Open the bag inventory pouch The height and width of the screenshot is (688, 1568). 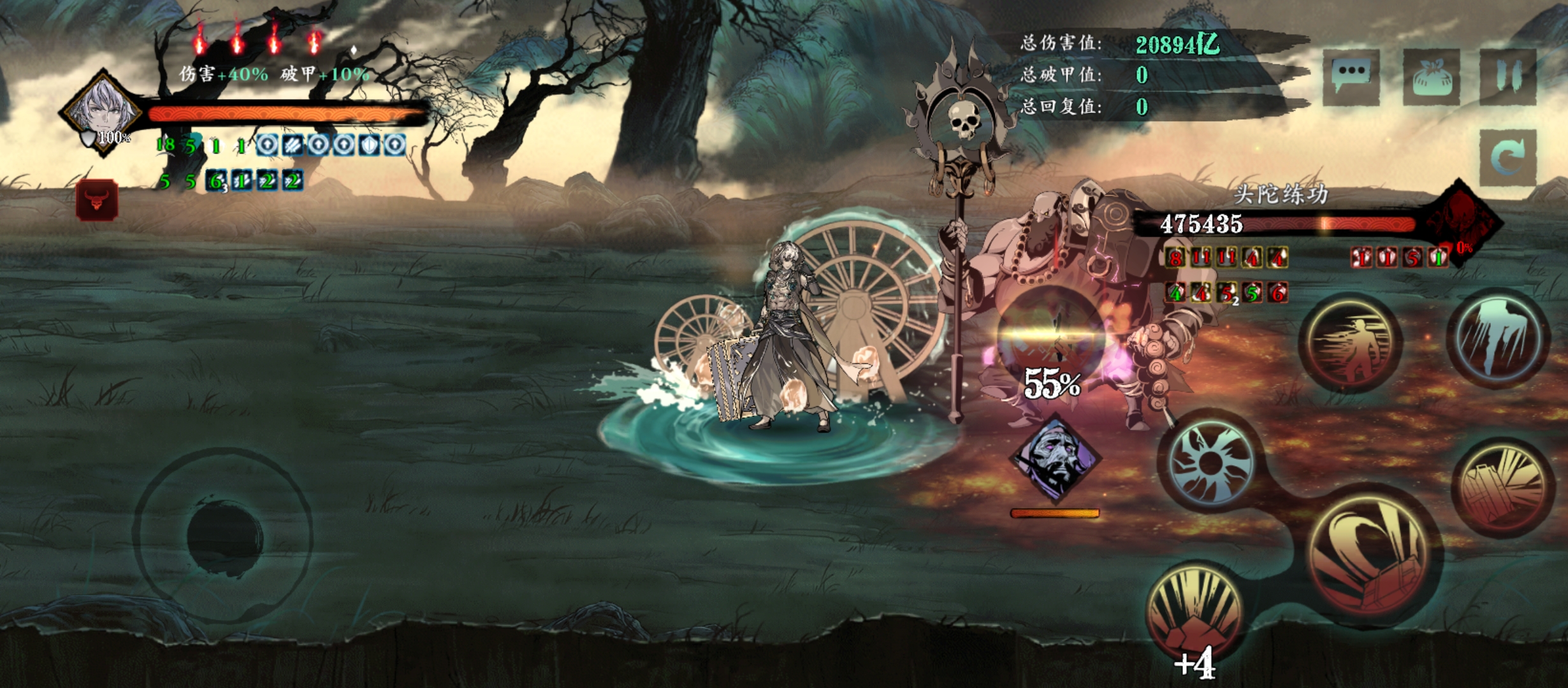tap(1431, 76)
